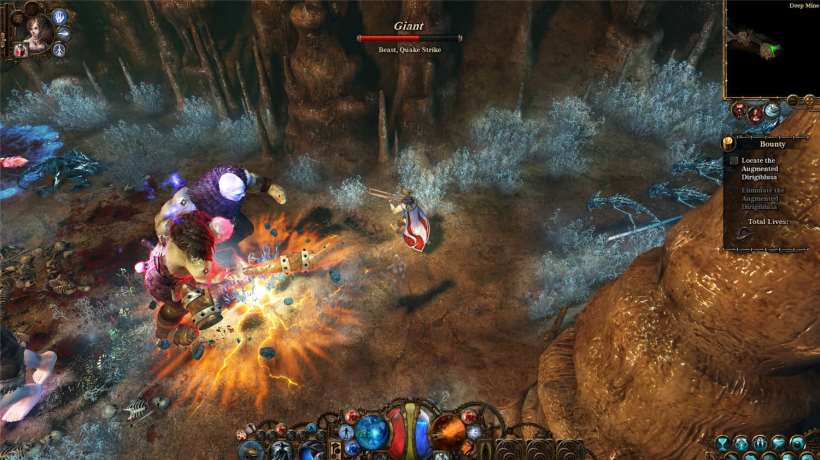820x460 pixels.
Task: Toggle the companion's red potion icon
Action: [x=20, y=51]
